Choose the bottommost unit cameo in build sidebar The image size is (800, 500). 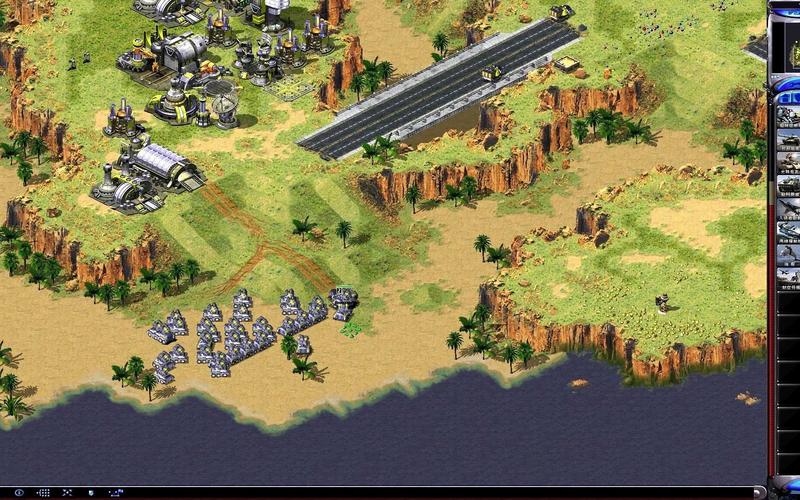click(x=788, y=282)
